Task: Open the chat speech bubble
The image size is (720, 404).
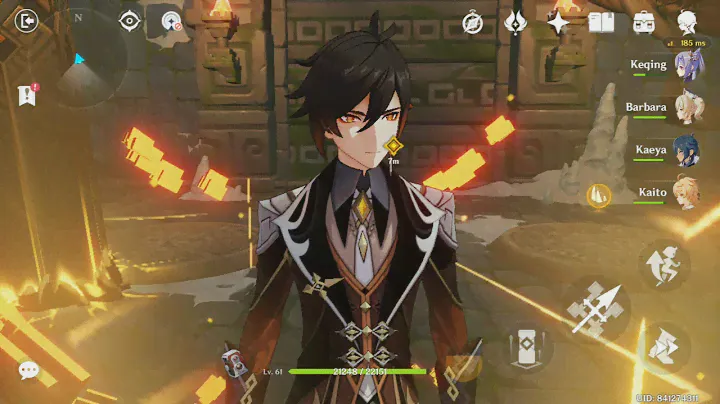Action: coord(29,370)
